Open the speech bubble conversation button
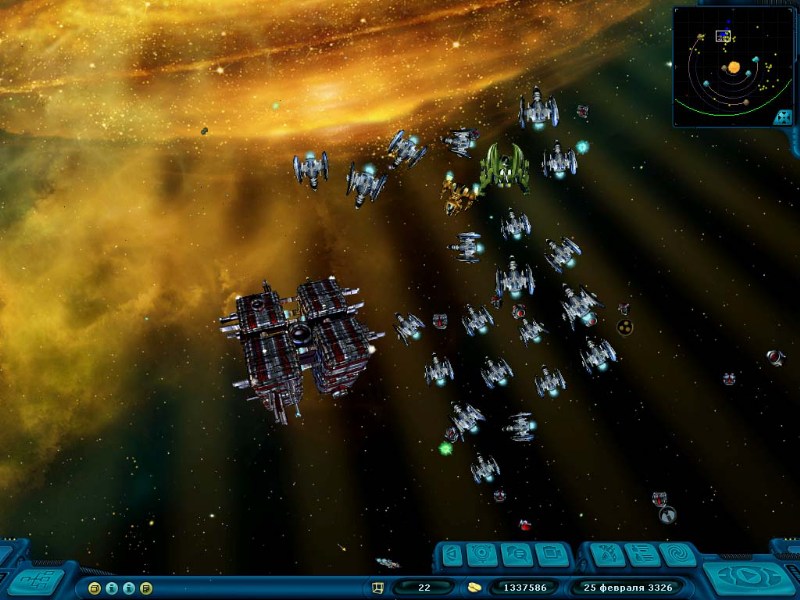Viewport: 800px width, 600px height. pos(517,554)
